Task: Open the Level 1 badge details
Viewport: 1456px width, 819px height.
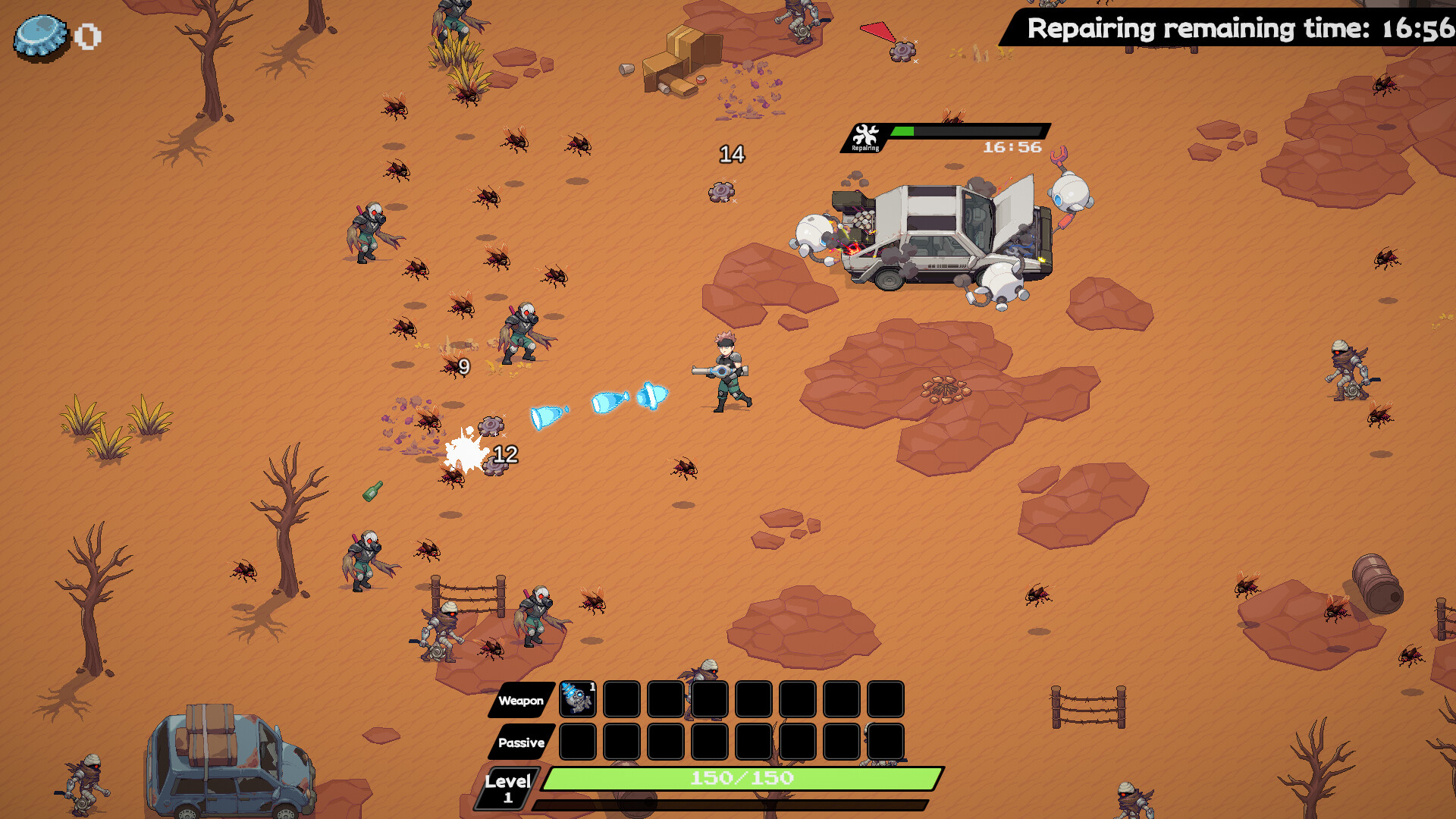Action: 507,786
